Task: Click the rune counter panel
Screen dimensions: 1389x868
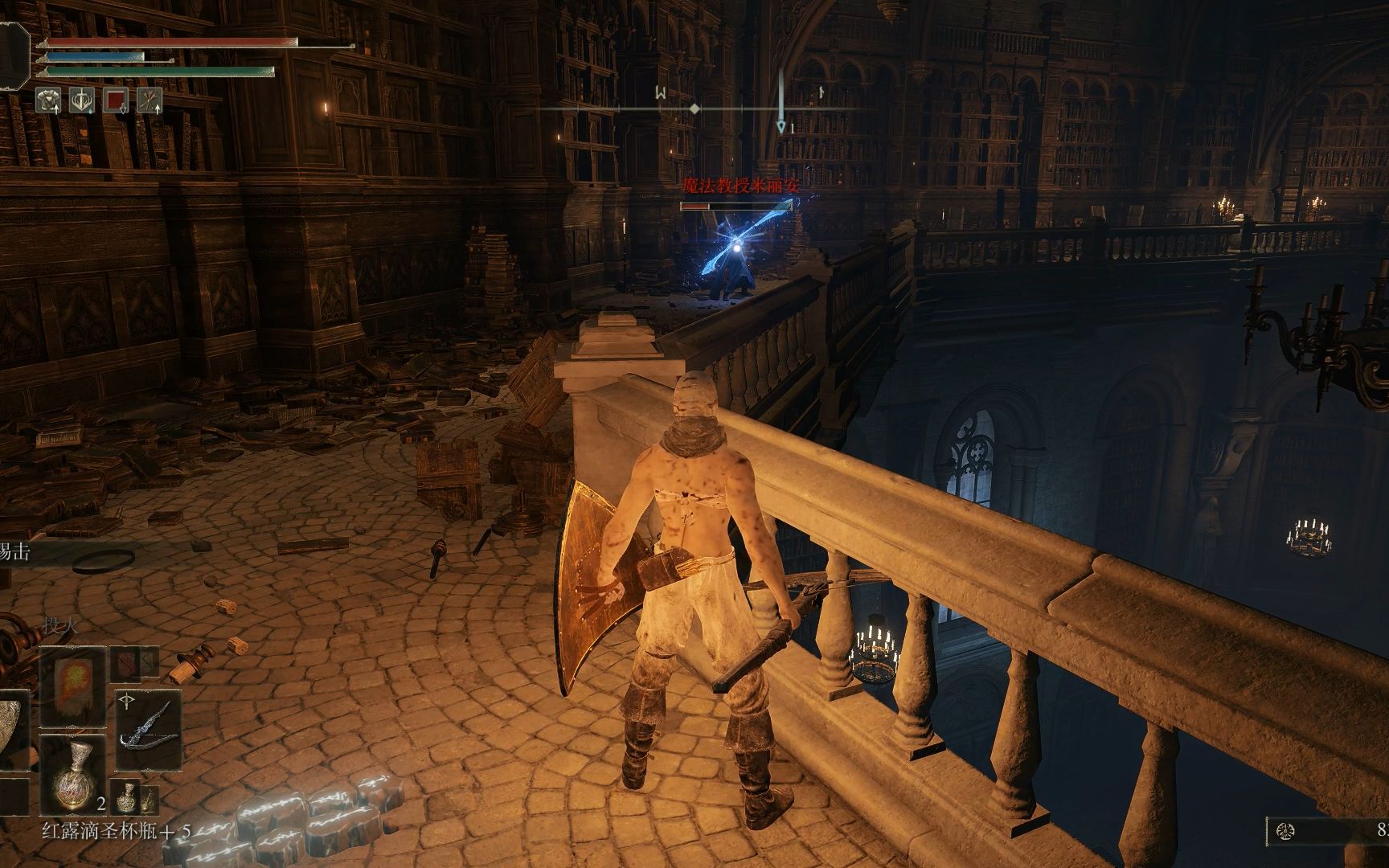Action: click(x=1327, y=829)
